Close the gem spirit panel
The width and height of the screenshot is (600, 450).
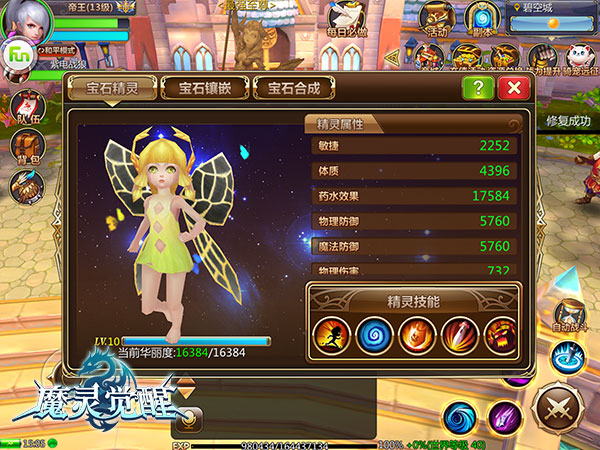point(513,88)
